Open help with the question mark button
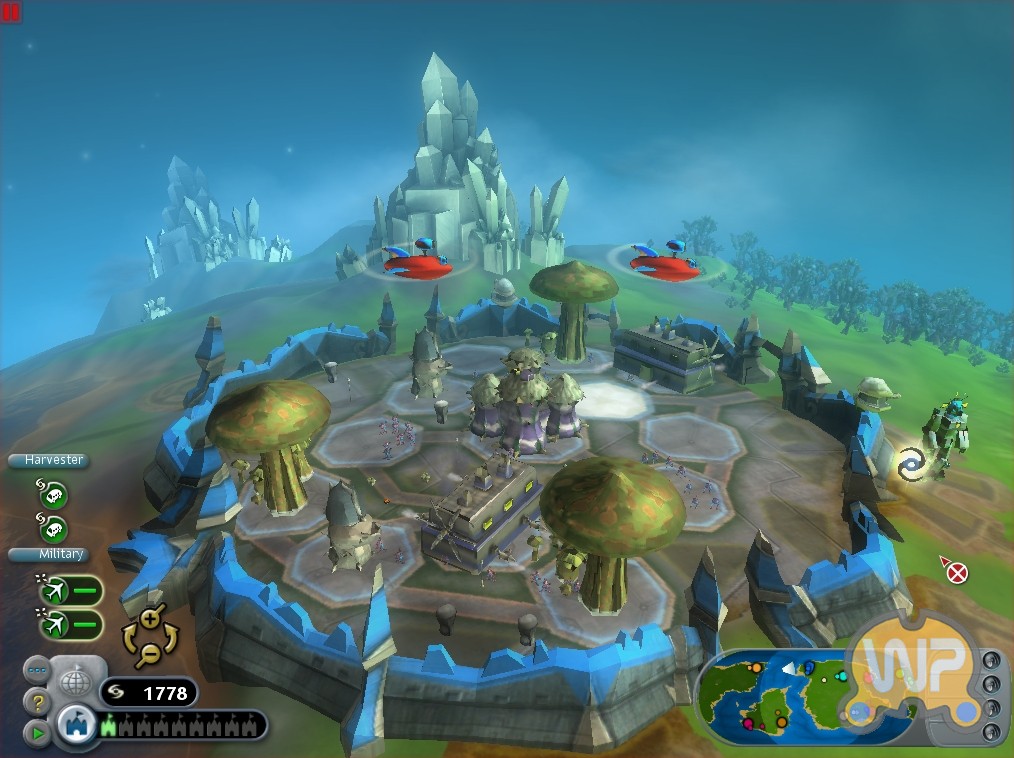The width and height of the screenshot is (1014, 758). pos(37,702)
